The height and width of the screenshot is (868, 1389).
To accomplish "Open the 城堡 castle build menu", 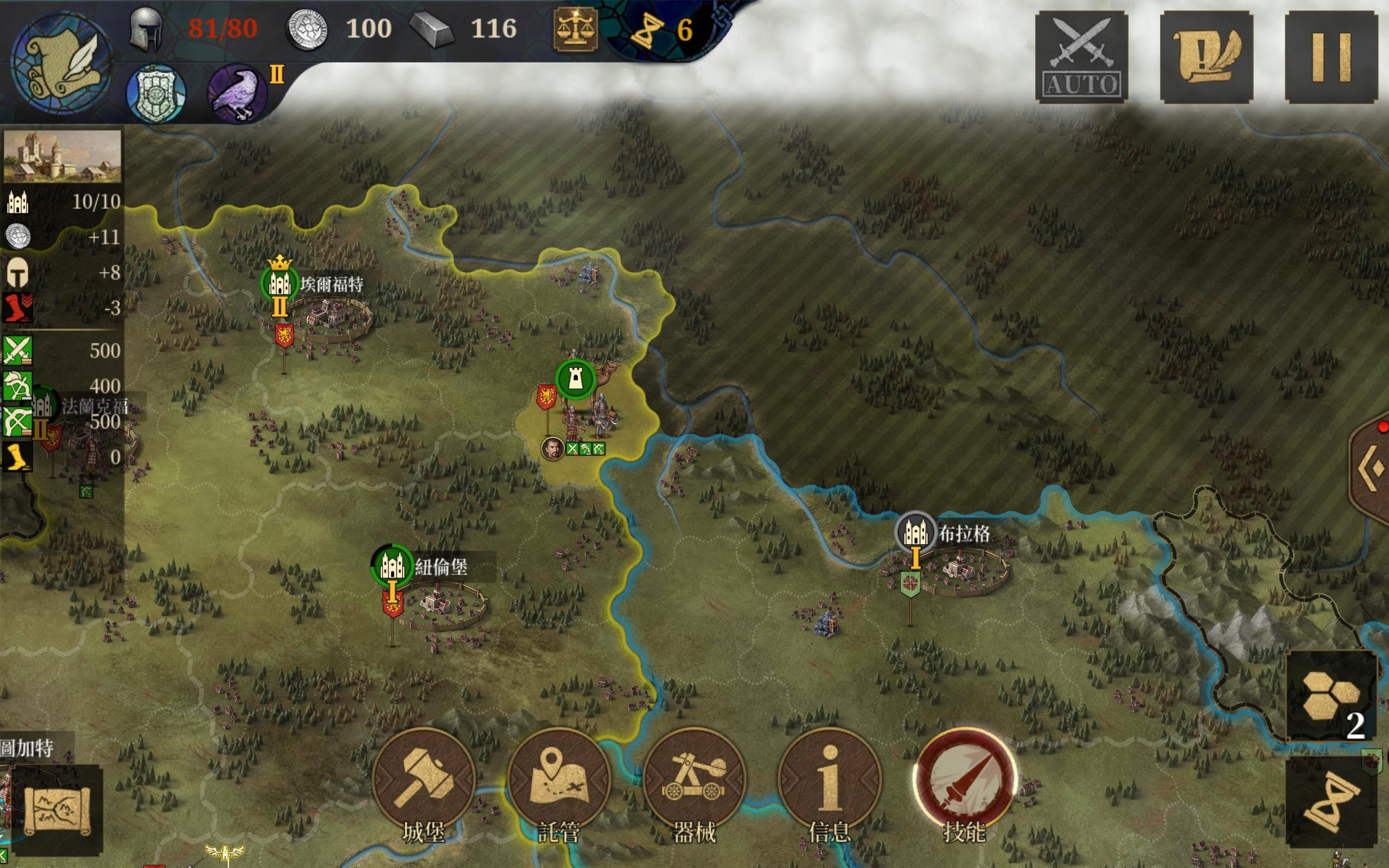I will (424, 780).
